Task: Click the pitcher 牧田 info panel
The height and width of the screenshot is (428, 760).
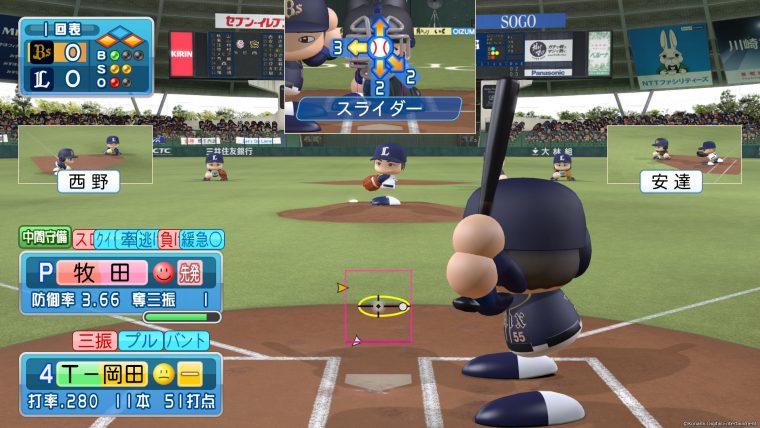Action: pos(120,283)
